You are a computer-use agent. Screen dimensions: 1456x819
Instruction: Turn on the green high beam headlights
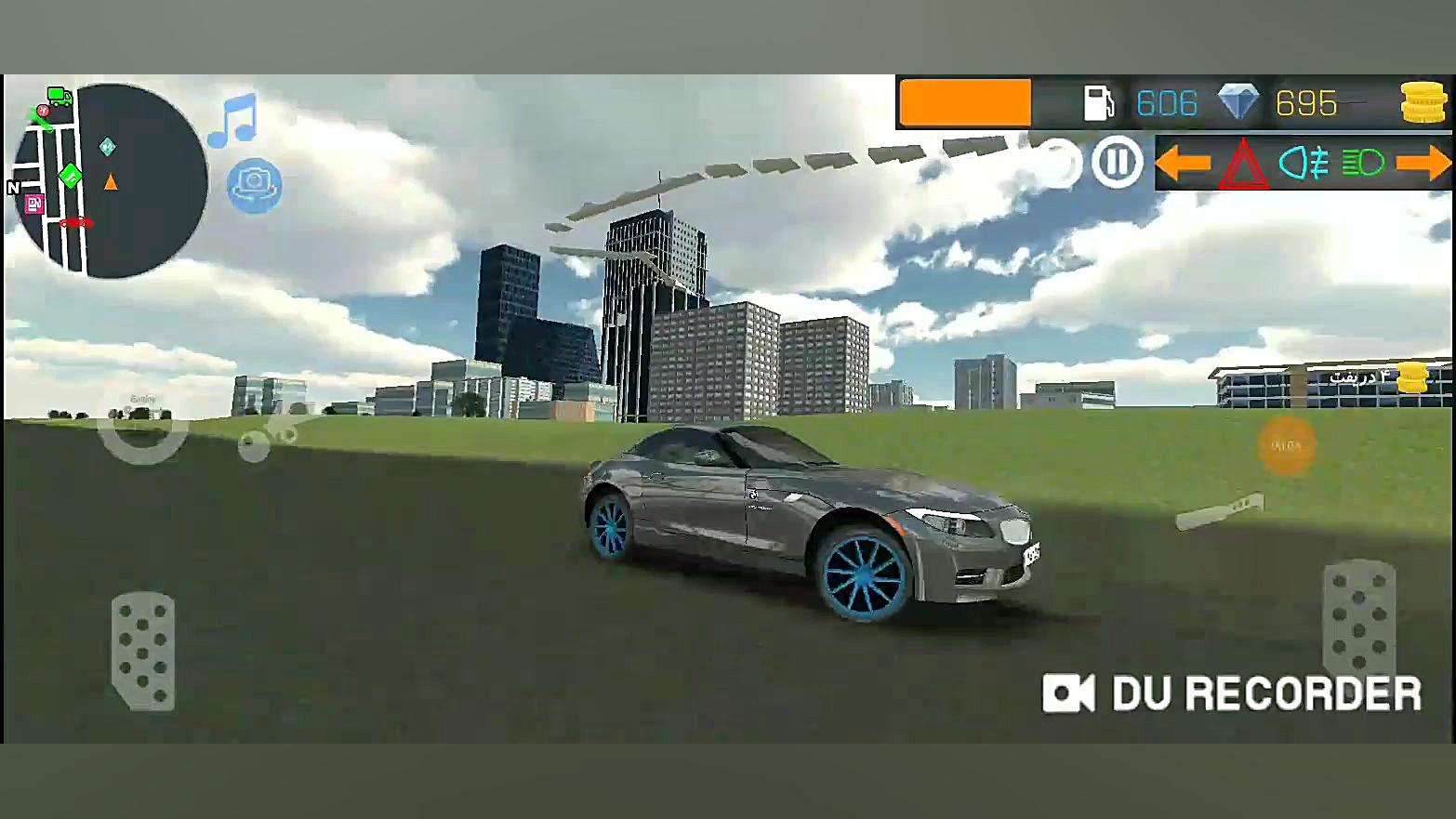1362,164
